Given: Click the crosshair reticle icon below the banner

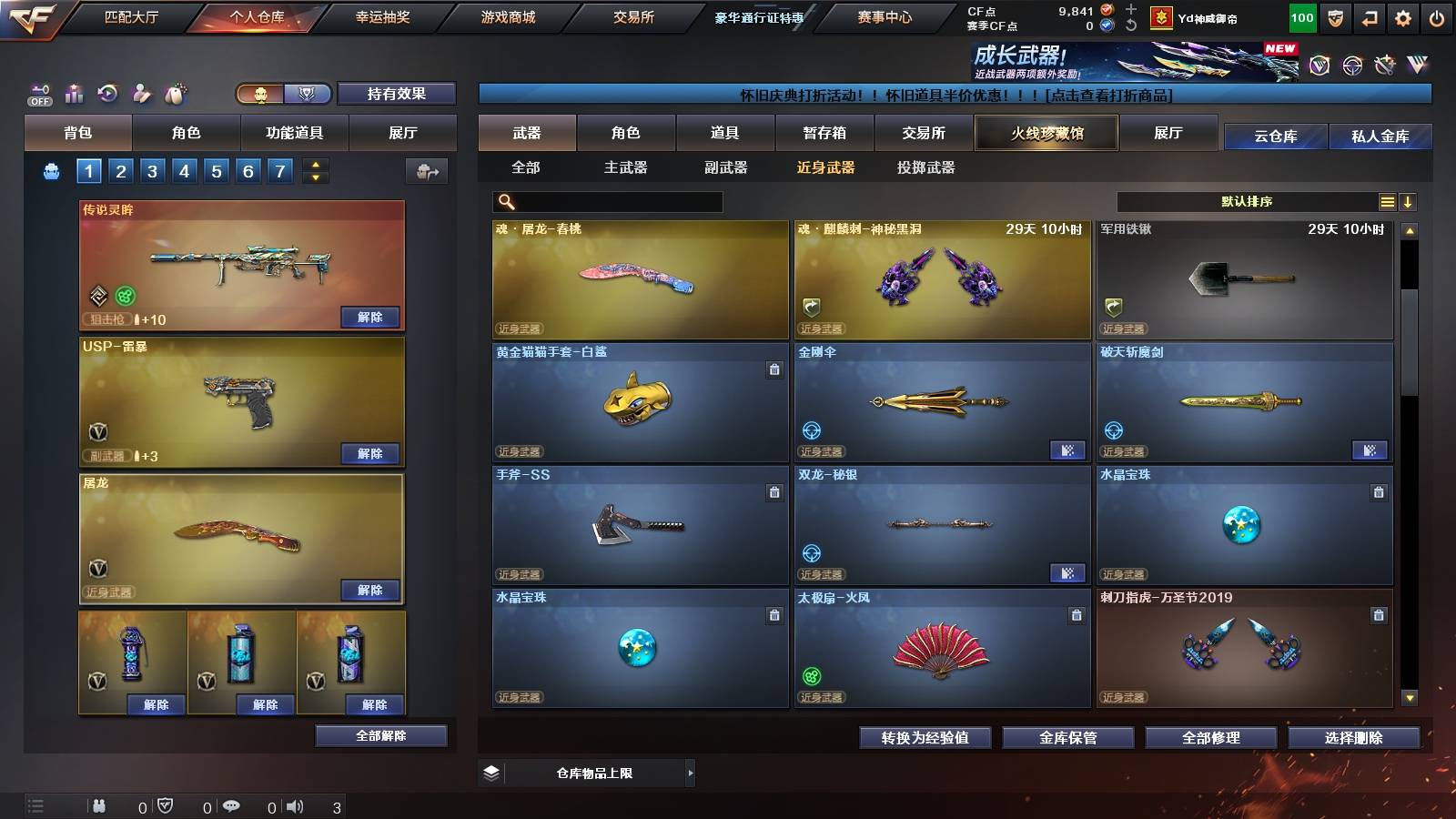Looking at the screenshot, I should click(x=1350, y=65).
